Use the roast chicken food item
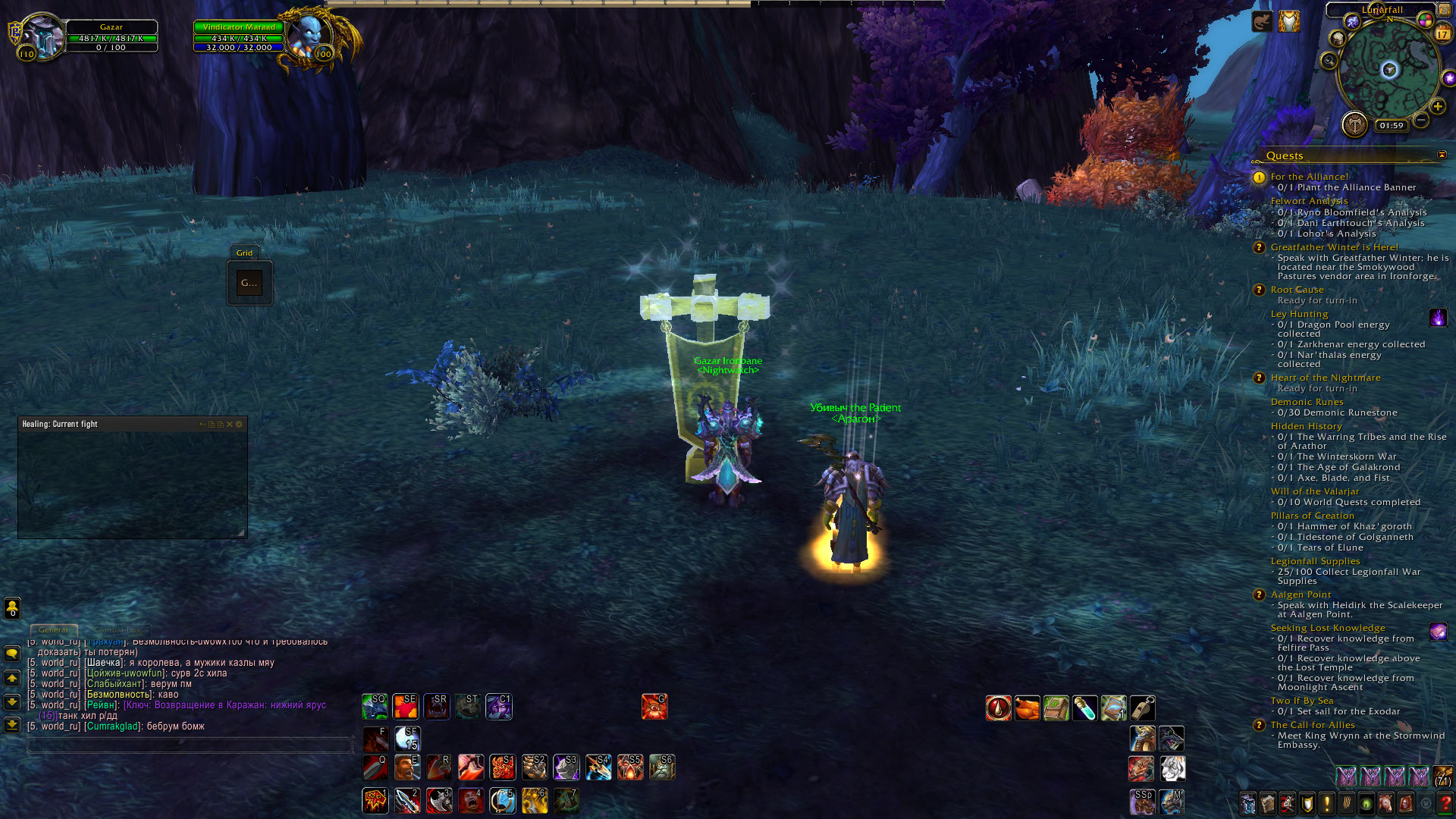Screen dimensions: 1456x819 click(1027, 708)
